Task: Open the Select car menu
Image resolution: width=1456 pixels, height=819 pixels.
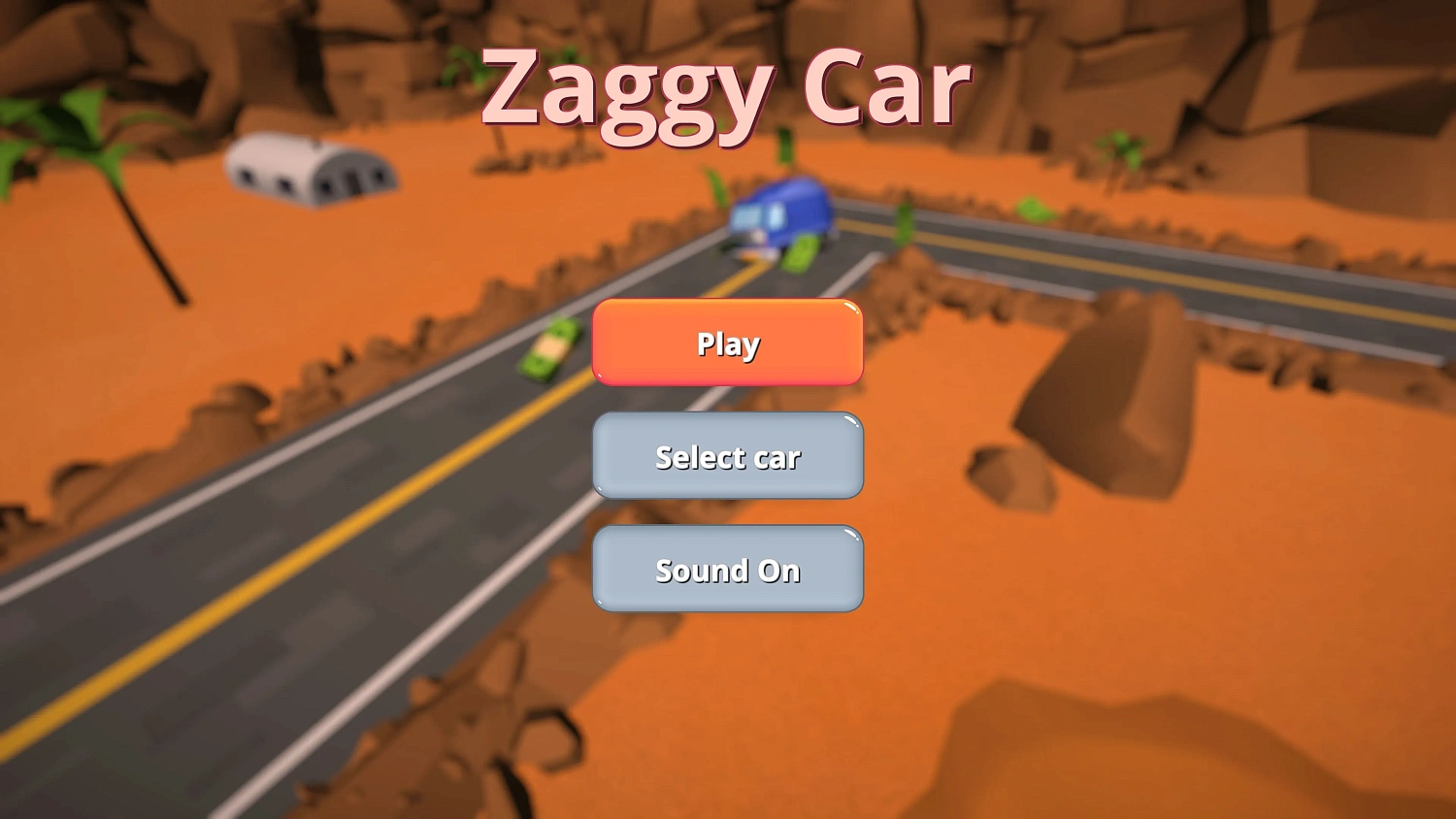Action: click(x=726, y=456)
